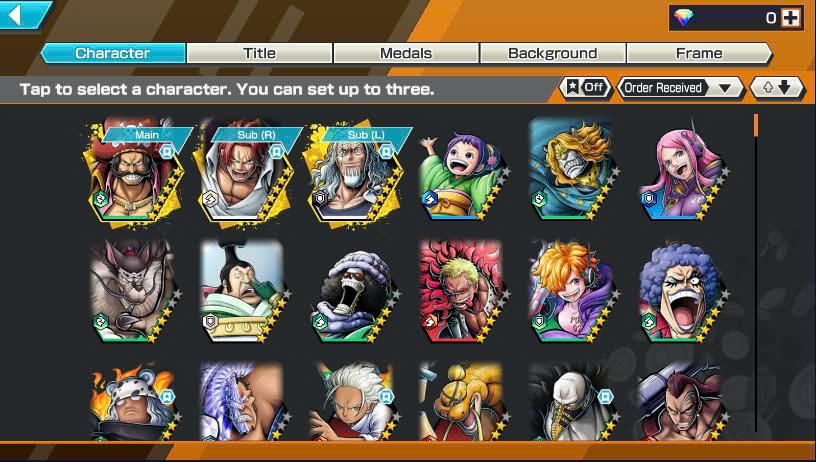The width and height of the screenshot is (816, 462).
Task: Add gems with the plus button
Action: pyautogui.click(x=791, y=17)
